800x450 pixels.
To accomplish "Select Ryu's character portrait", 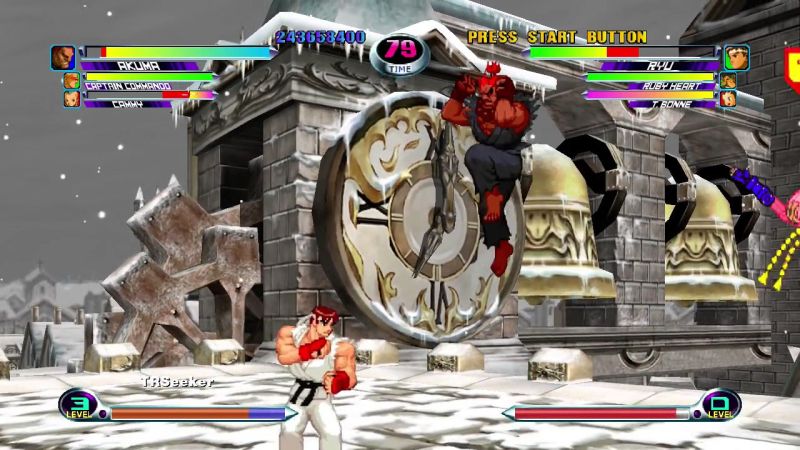I will point(737,57).
